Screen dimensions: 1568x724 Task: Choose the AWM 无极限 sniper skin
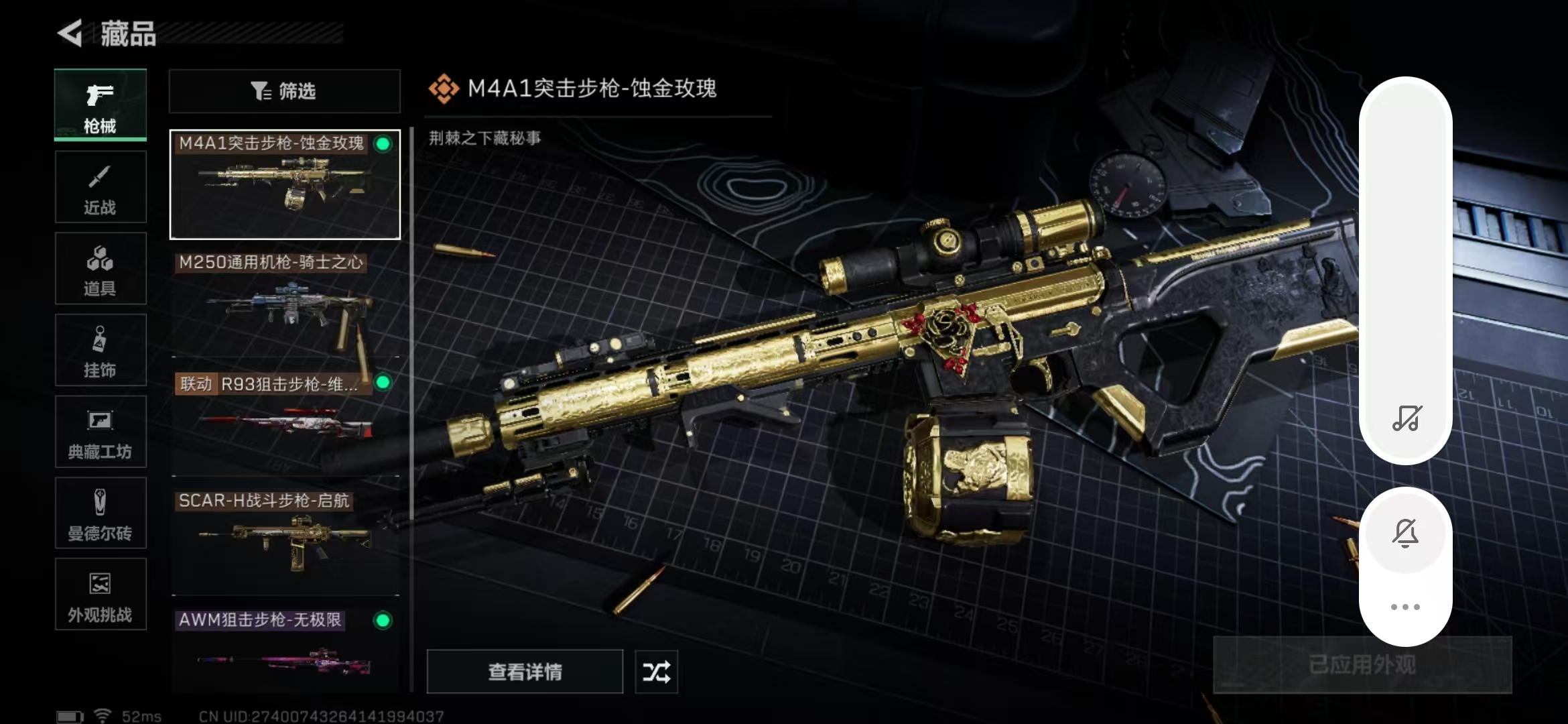tap(285, 650)
